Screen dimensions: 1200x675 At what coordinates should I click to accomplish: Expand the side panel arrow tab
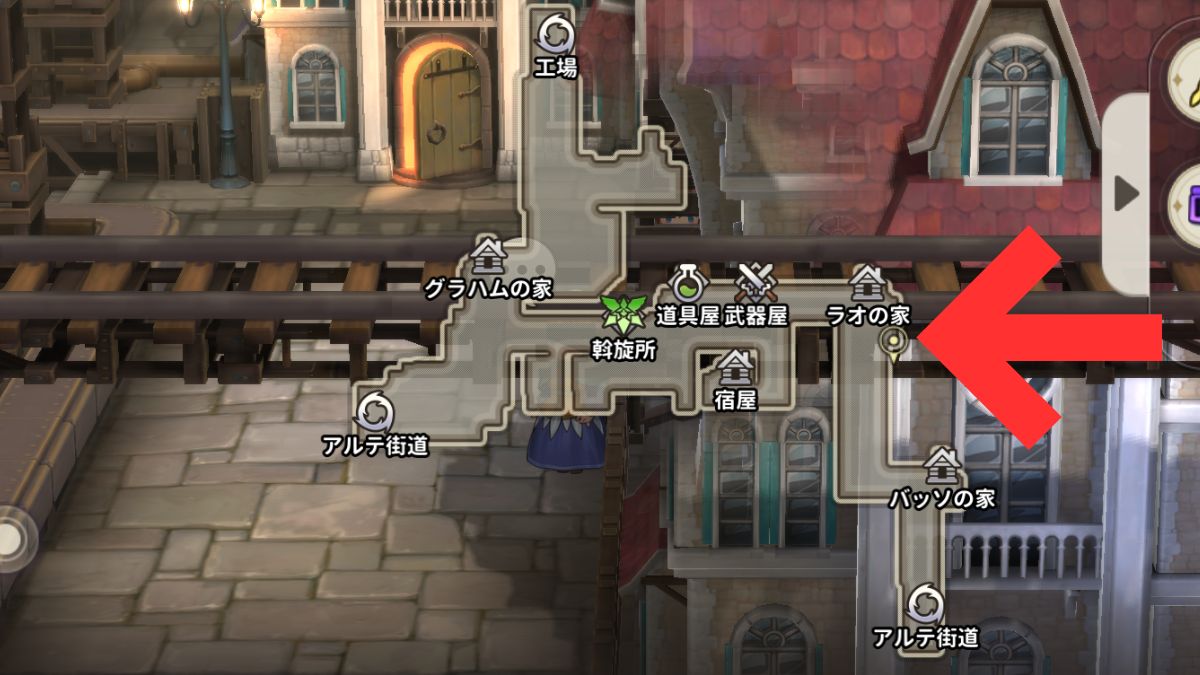point(1127,194)
